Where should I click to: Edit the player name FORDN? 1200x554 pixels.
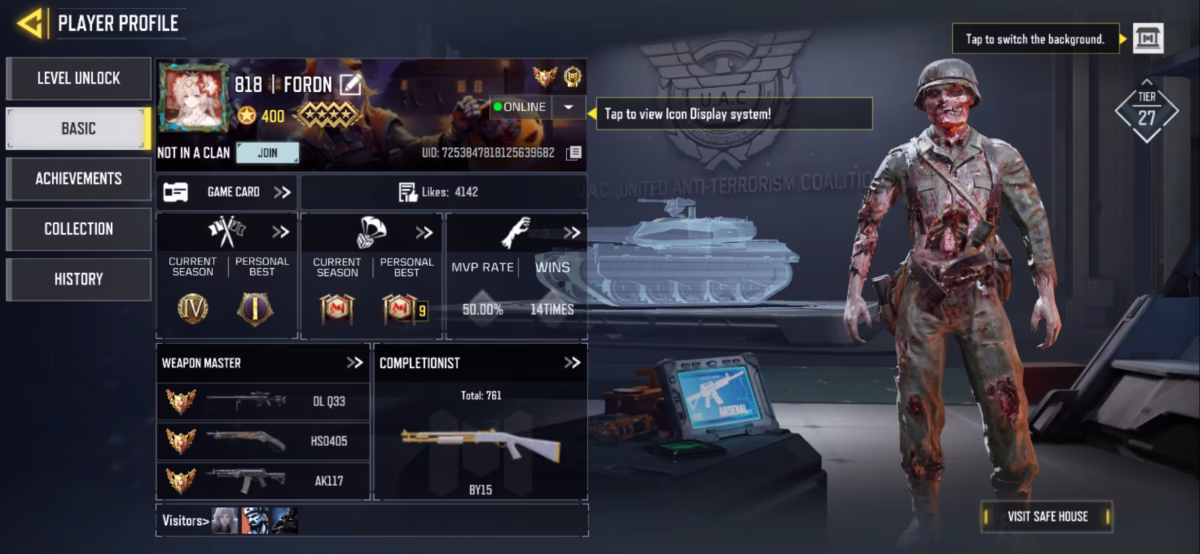point(350,85)
